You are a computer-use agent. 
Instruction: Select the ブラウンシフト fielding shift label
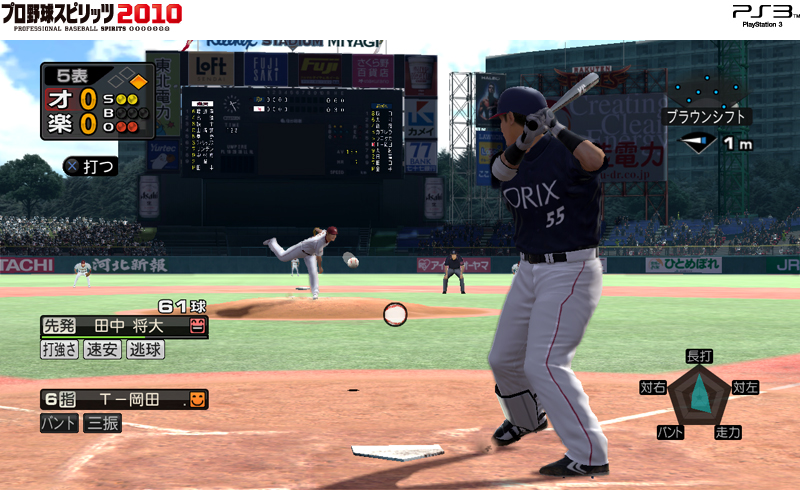tap(707, 116)
